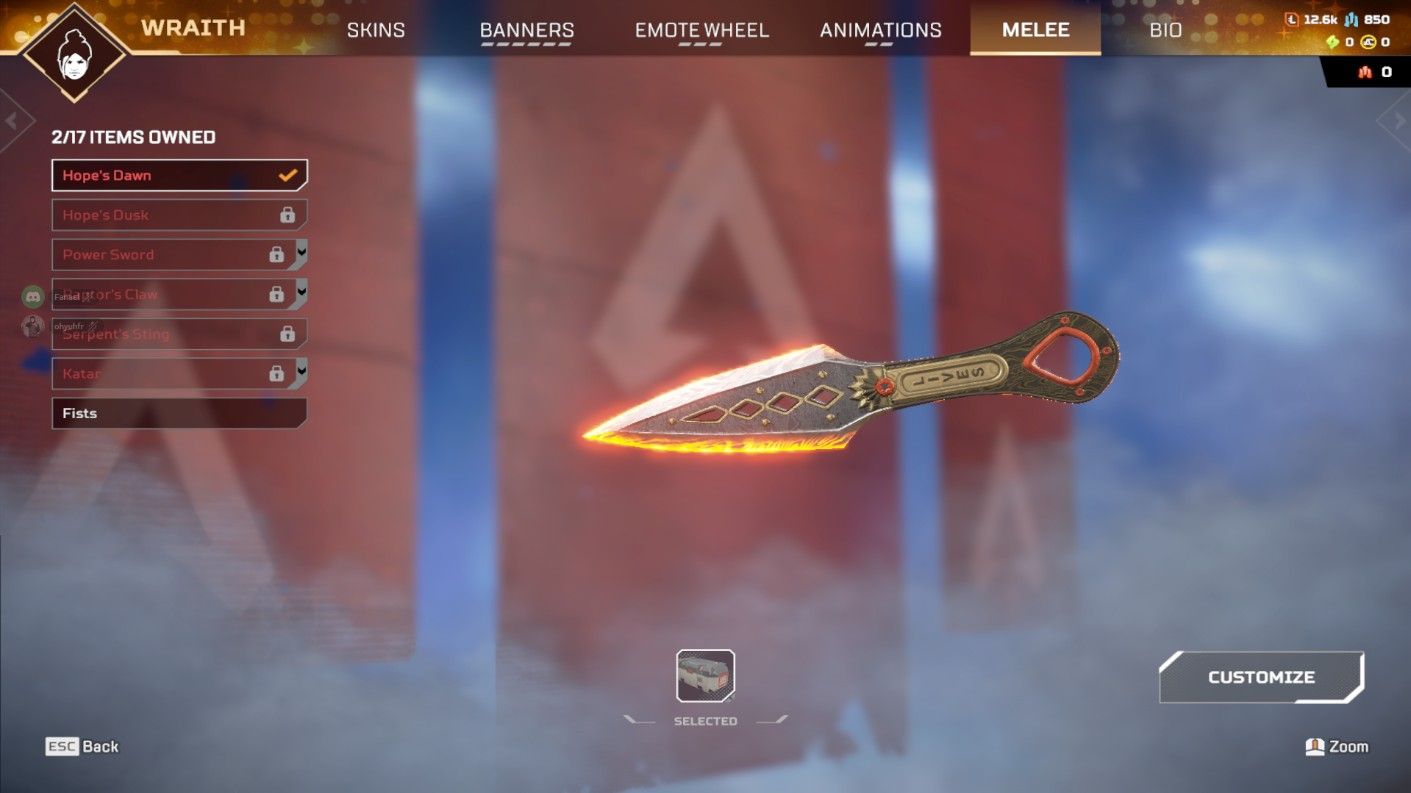This screenshot has width=1411, height=793.
Task: Open Zoom view via the magnifier icon
Action: point(1316,746)
